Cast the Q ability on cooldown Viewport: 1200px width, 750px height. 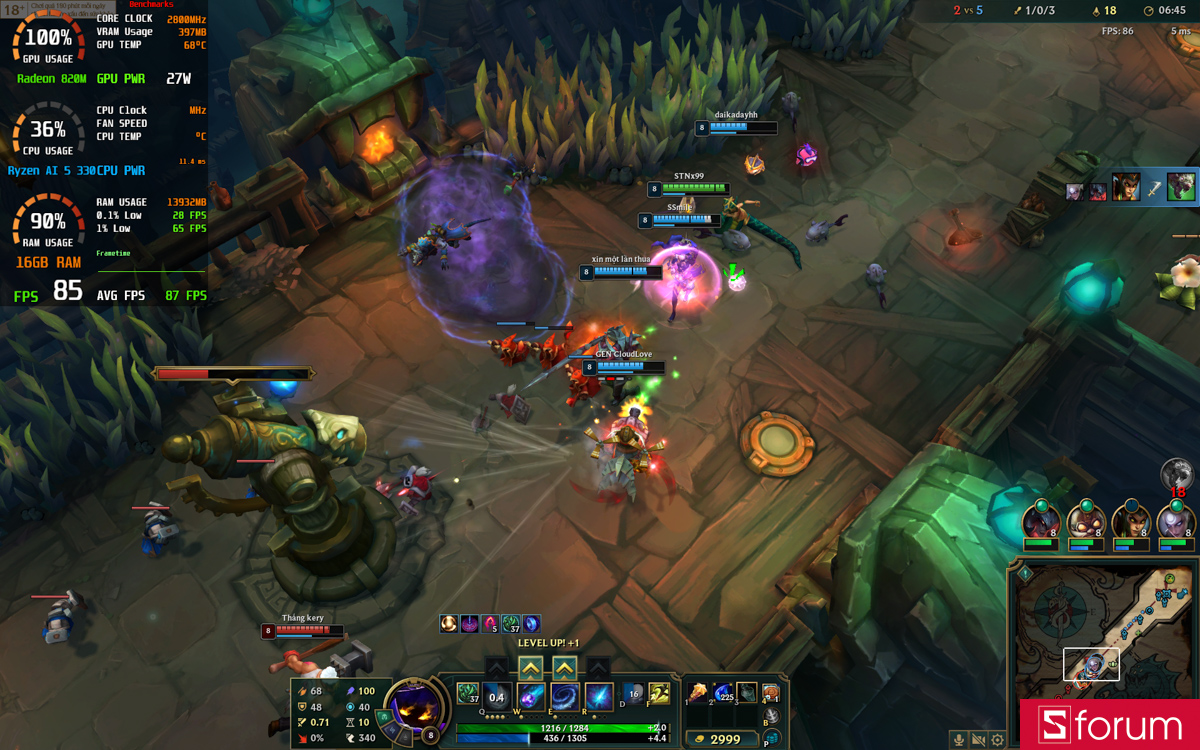point(497,697)
